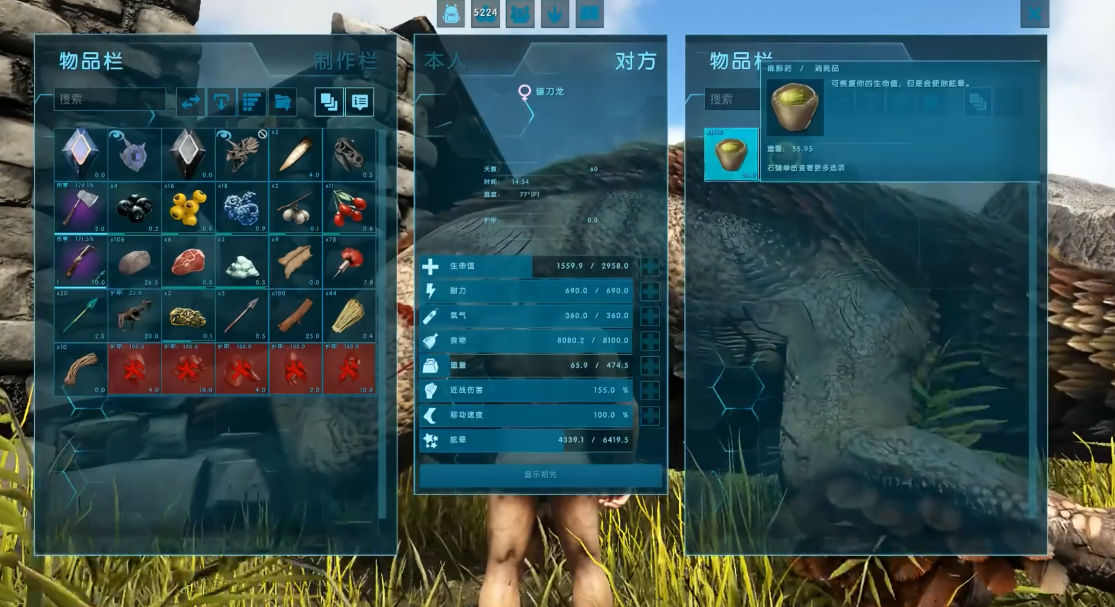Viewport: 1115px width, 607px height.
Task: Select the trike skull item slot
Action: [x=242, y=154]
